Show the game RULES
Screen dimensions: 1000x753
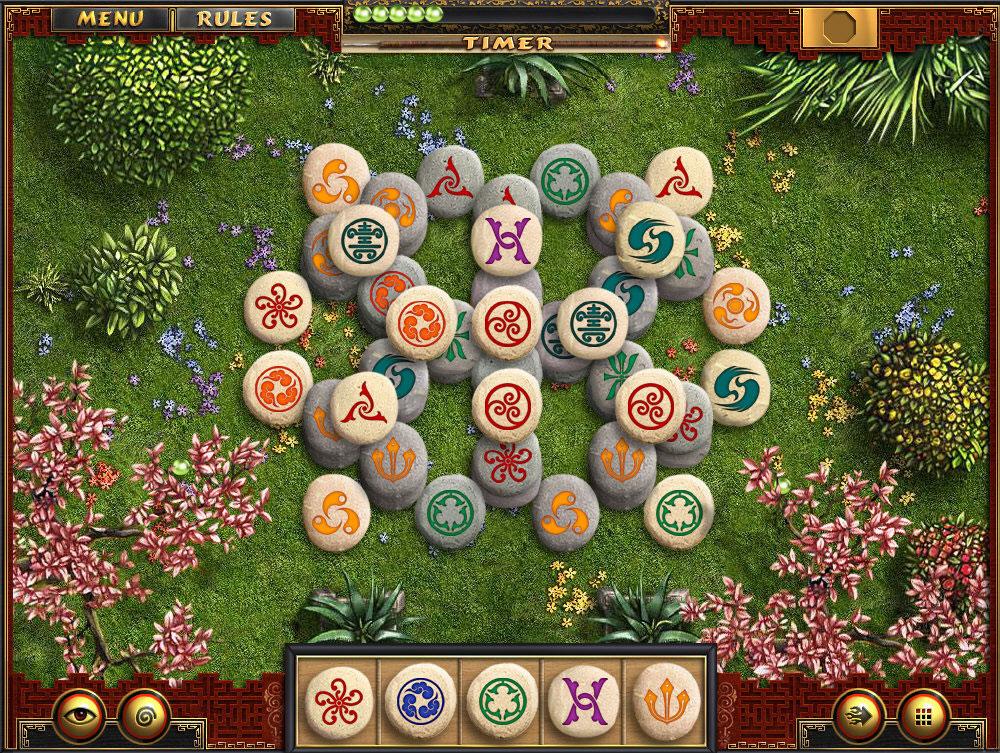coord(235,18)
